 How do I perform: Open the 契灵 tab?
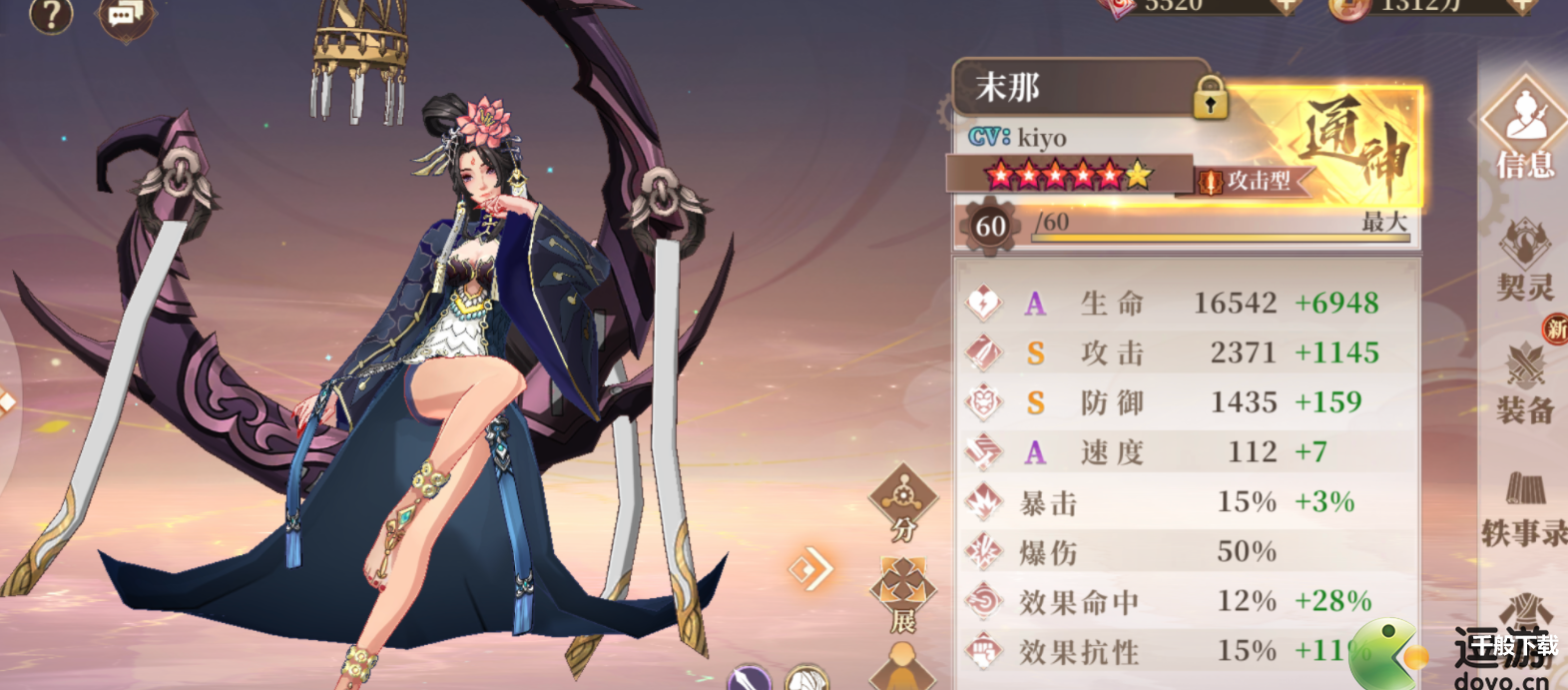1525,262
